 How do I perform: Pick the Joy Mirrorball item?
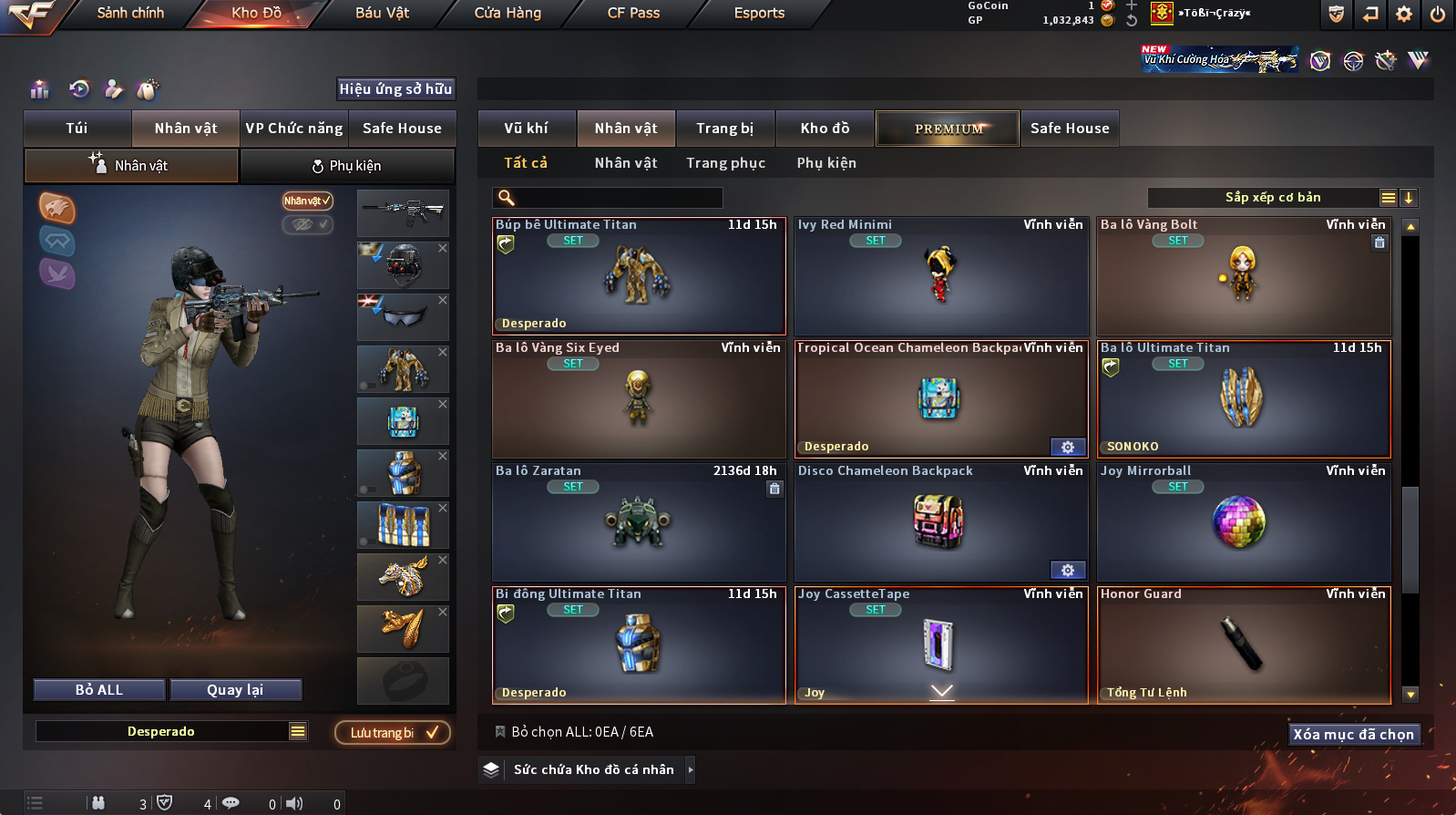point(1244,522)
